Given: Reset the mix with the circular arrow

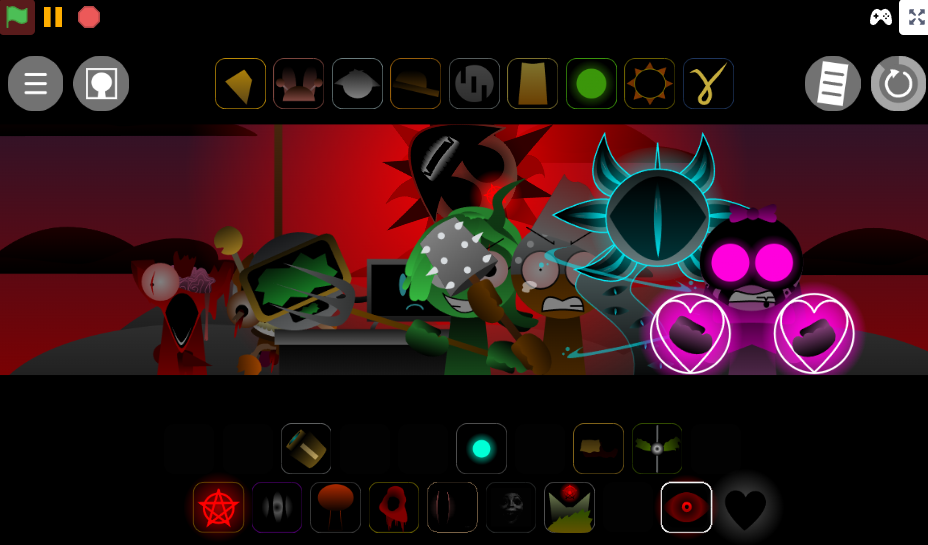Looking at the screenshot, I should pos(898,83).
